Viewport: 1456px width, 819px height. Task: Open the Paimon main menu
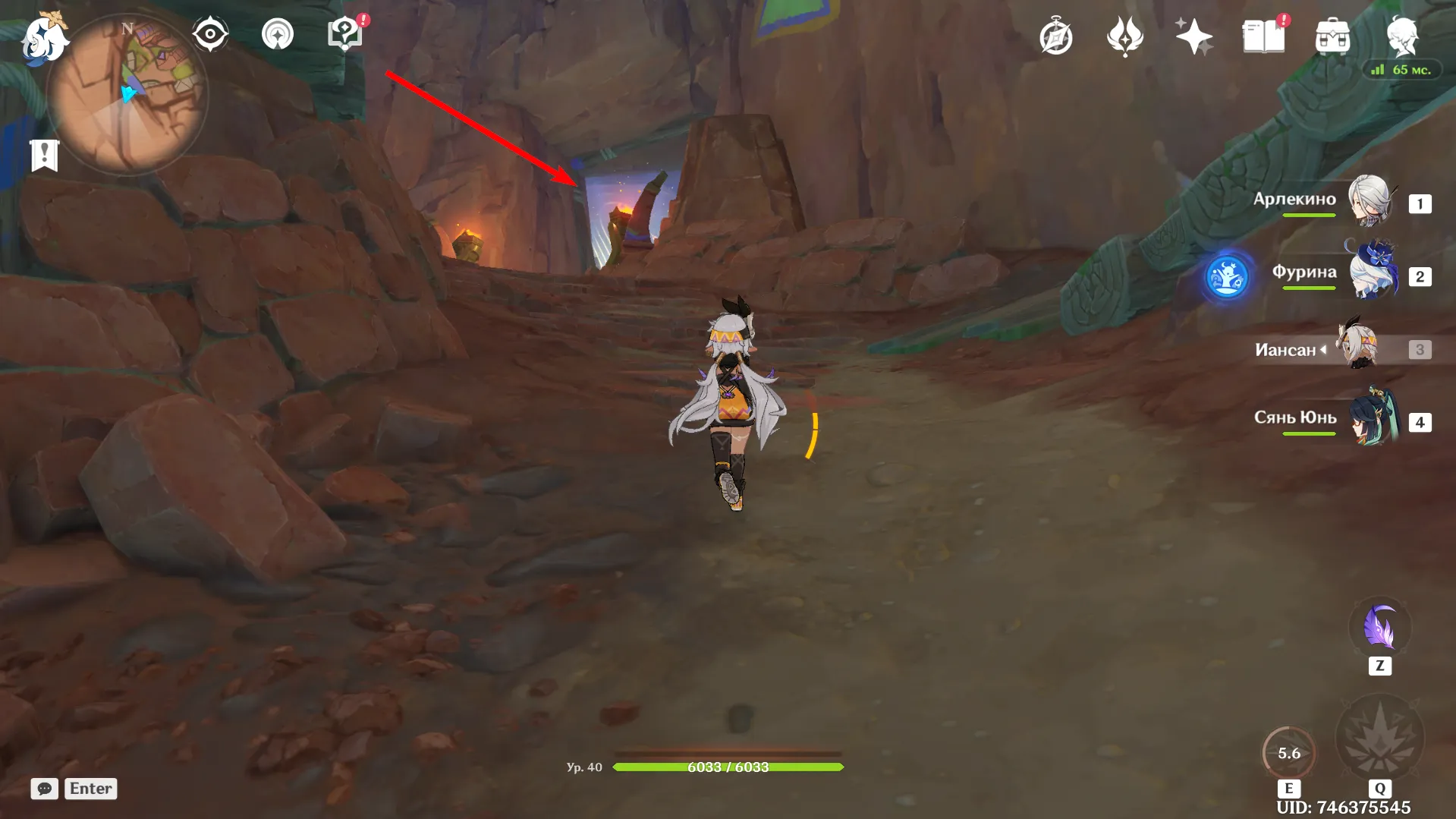(x=44, y=38)
